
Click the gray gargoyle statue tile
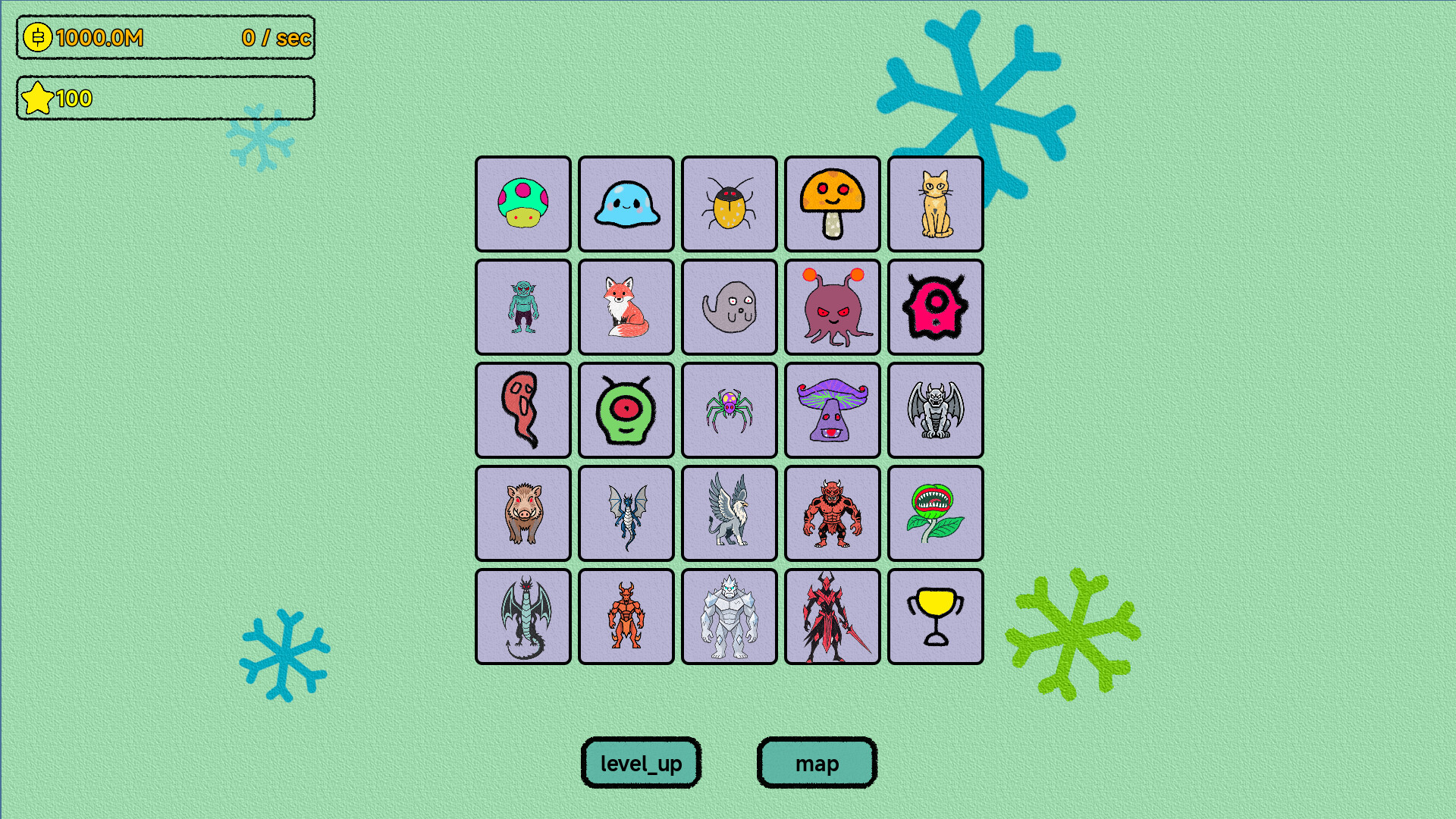(936, 410)
